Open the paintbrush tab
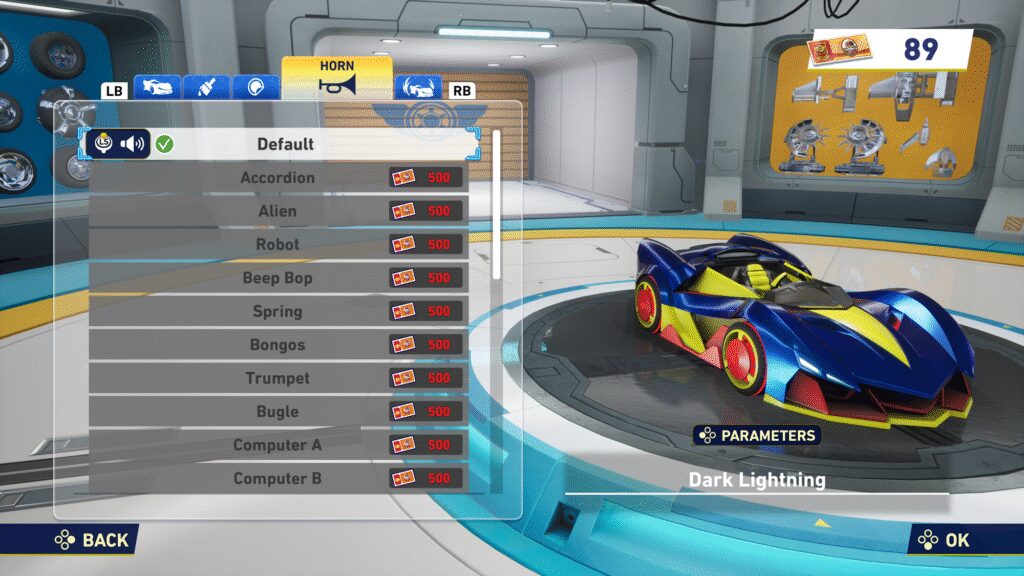This screenshot has height=576, width=1024. [x=207, y=88]
